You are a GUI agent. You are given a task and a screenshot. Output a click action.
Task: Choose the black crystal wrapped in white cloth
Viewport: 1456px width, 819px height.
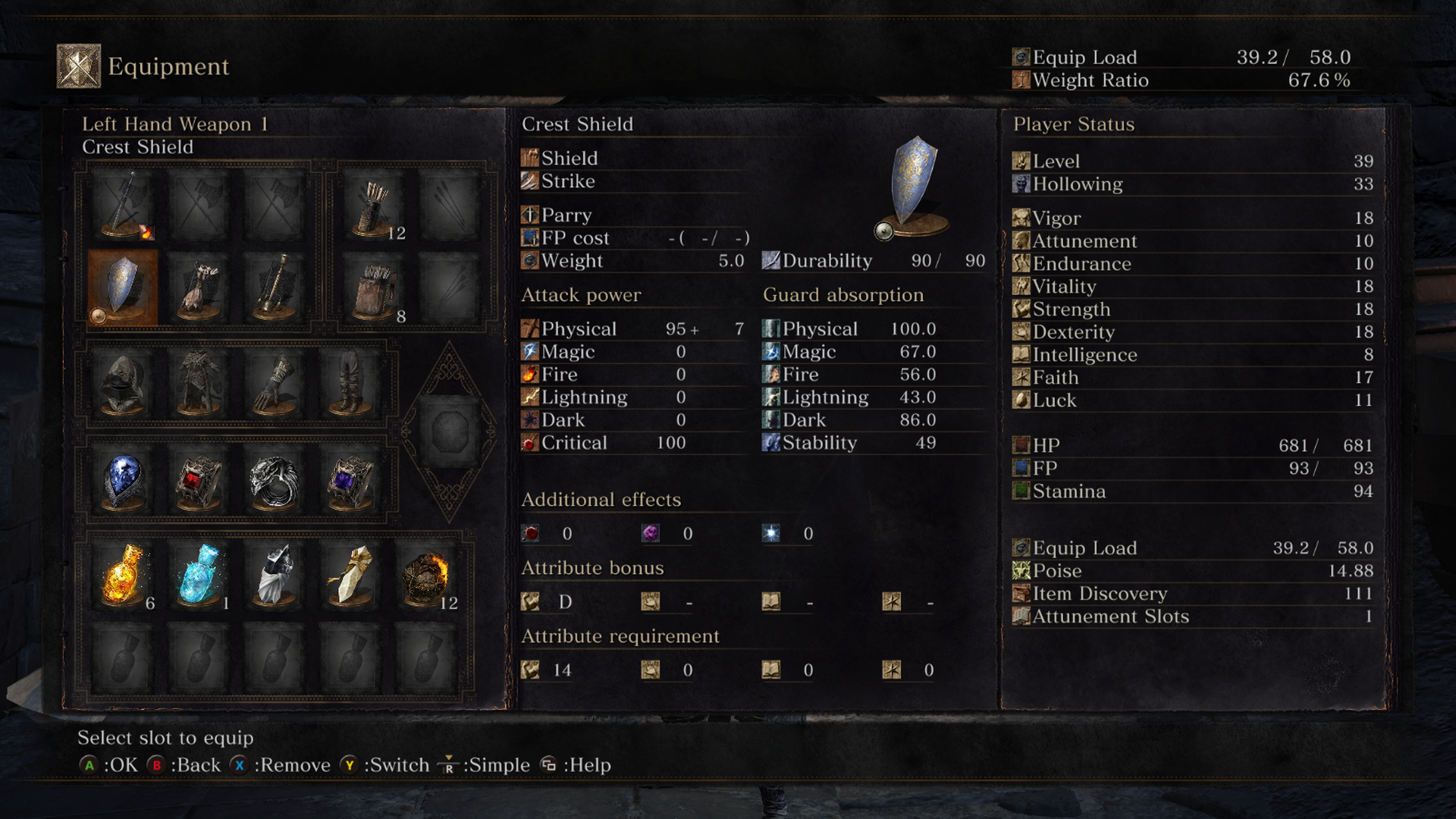275,575
